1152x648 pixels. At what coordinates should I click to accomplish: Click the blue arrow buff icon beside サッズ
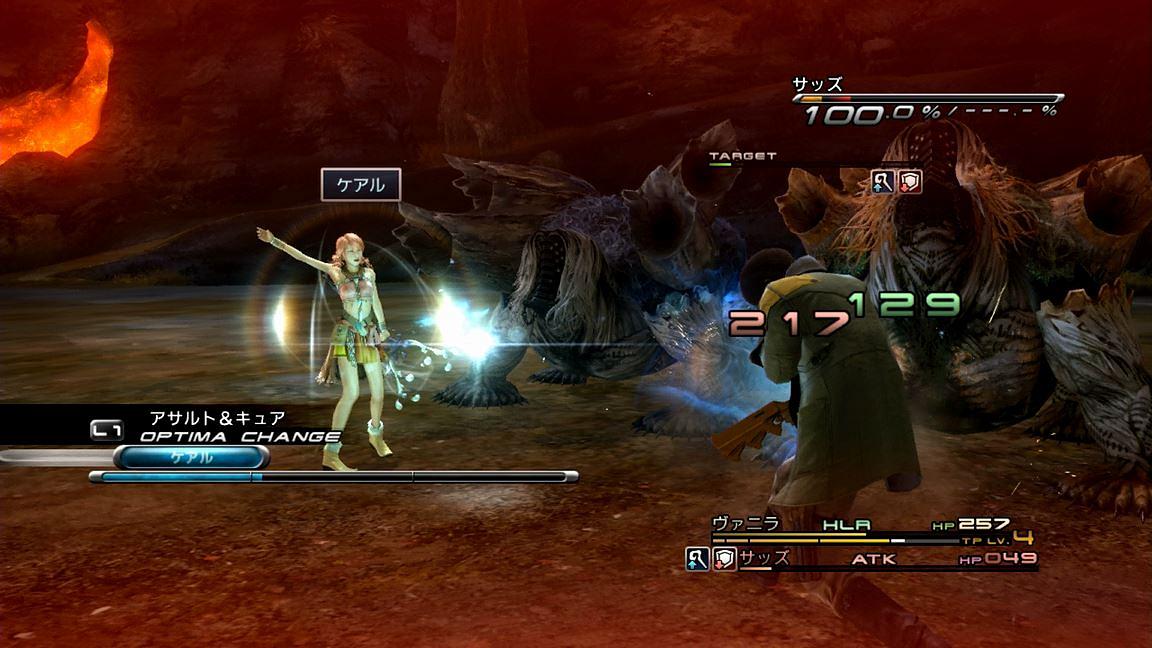[697, 559]
